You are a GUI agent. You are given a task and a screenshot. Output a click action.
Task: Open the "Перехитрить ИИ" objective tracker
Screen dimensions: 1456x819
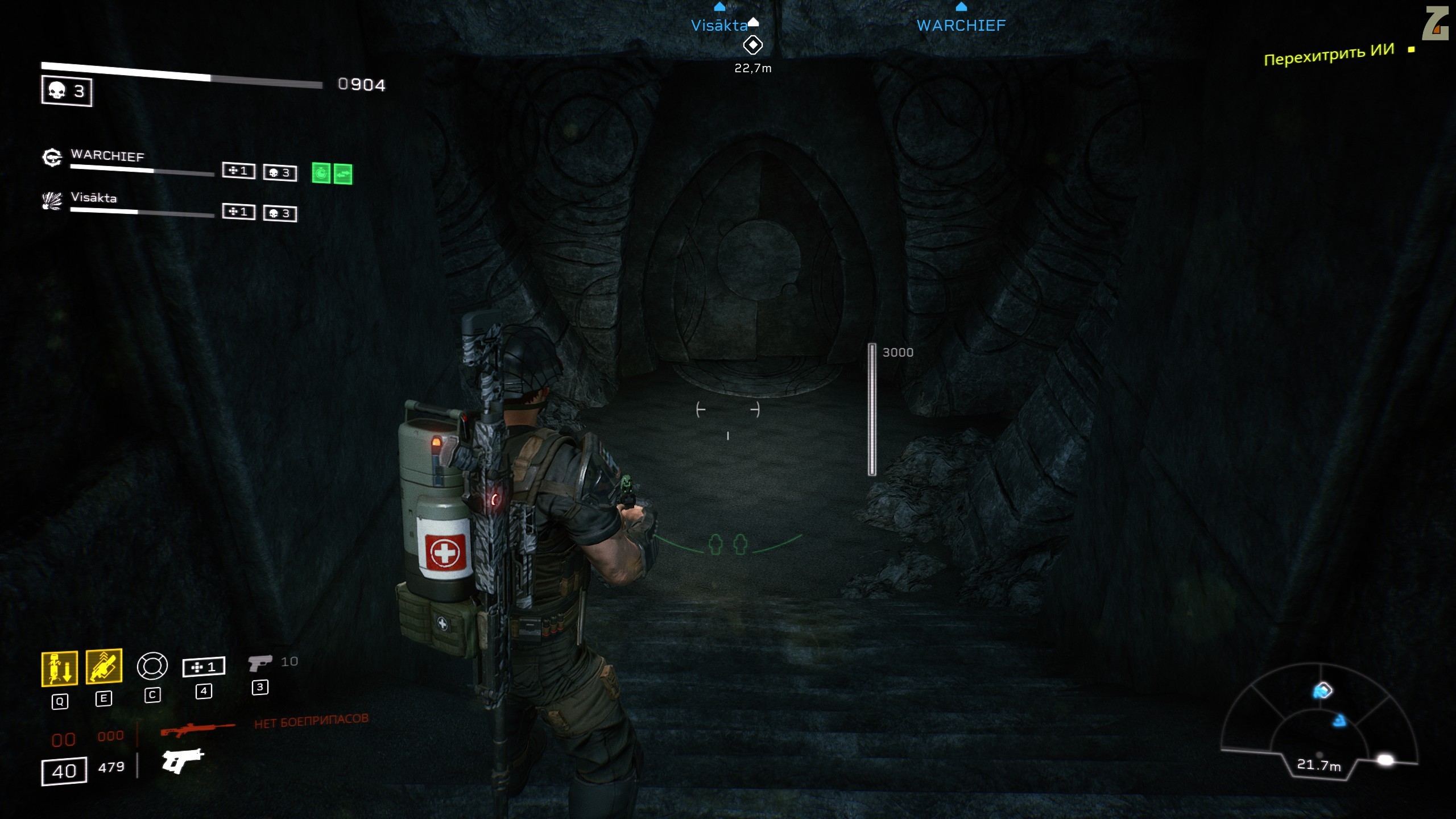(1329, 55)
